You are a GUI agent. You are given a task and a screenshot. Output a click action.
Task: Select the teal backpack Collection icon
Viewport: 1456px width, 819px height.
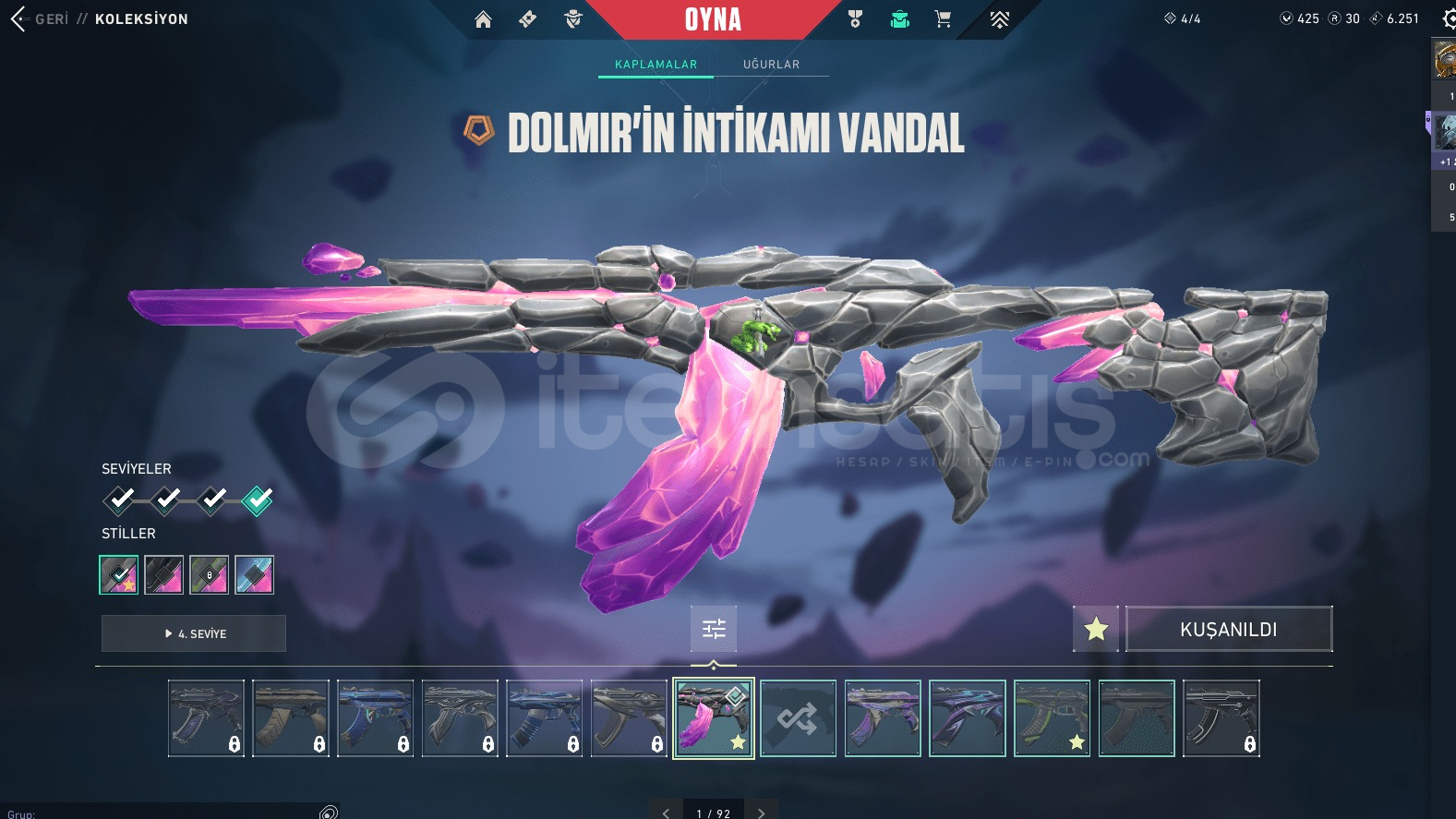point(898,18)
